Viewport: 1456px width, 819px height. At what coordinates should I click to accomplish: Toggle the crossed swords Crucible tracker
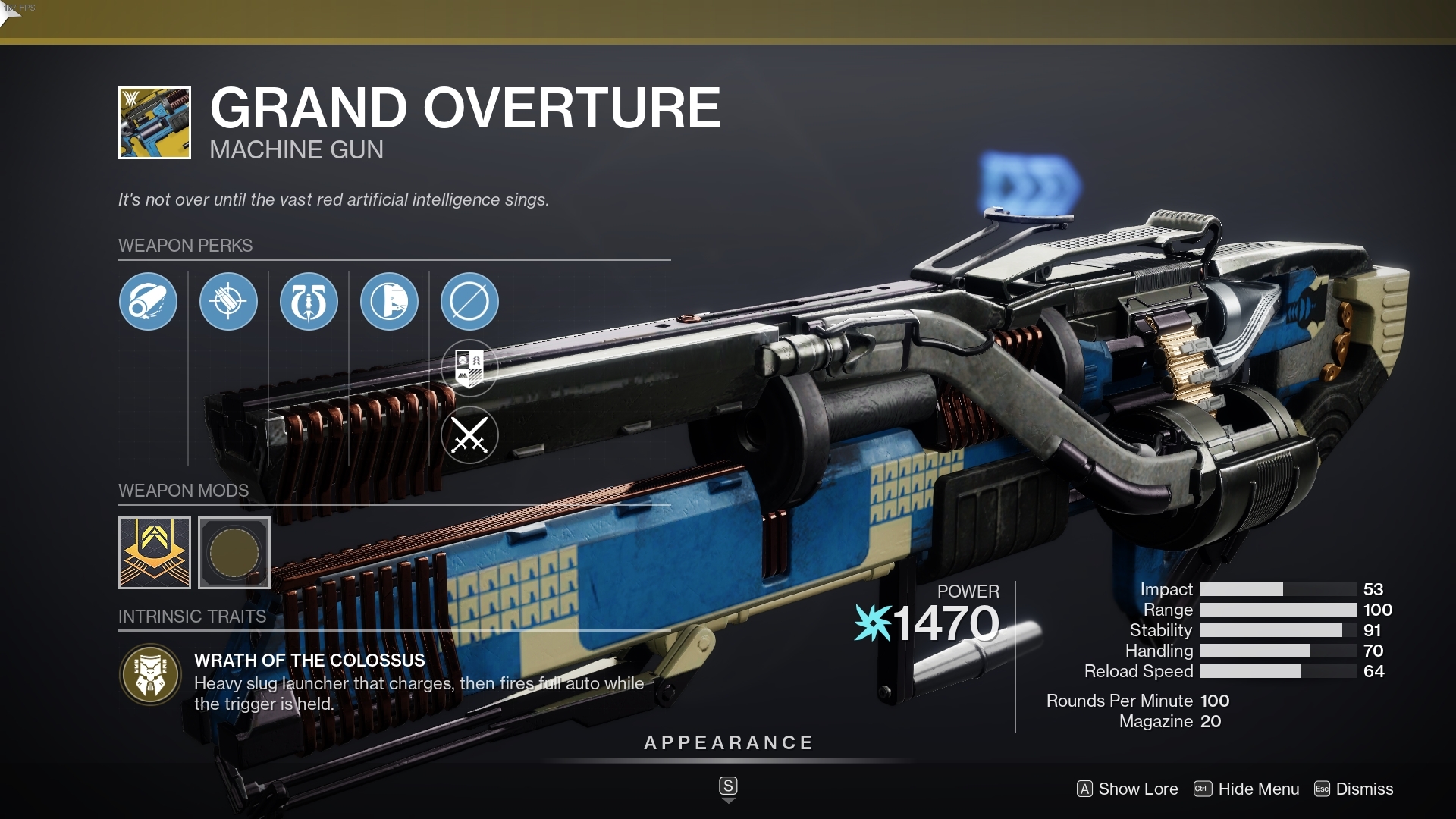(470, 436)
